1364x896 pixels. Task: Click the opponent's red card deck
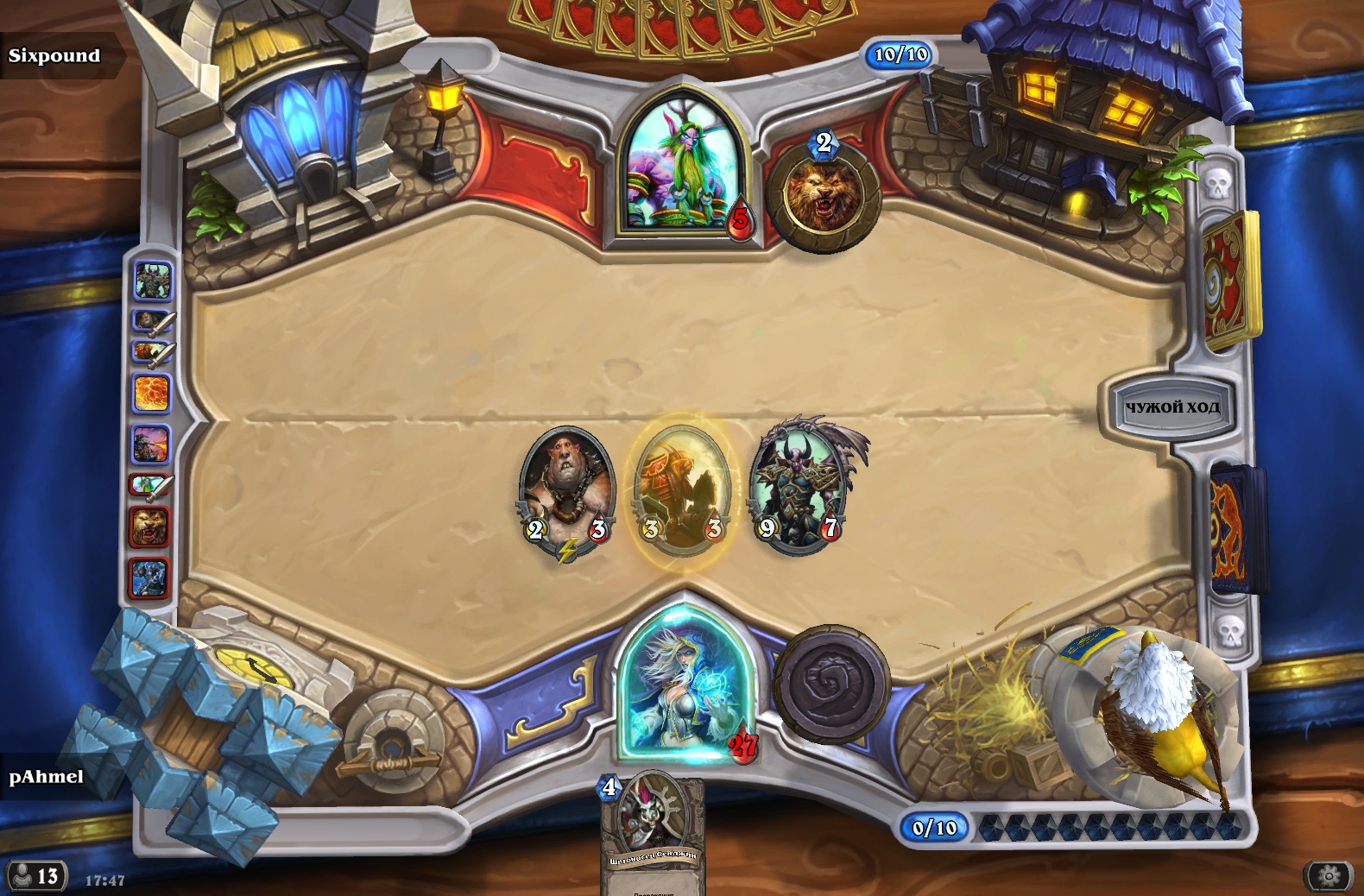[x=1231, y=281]
